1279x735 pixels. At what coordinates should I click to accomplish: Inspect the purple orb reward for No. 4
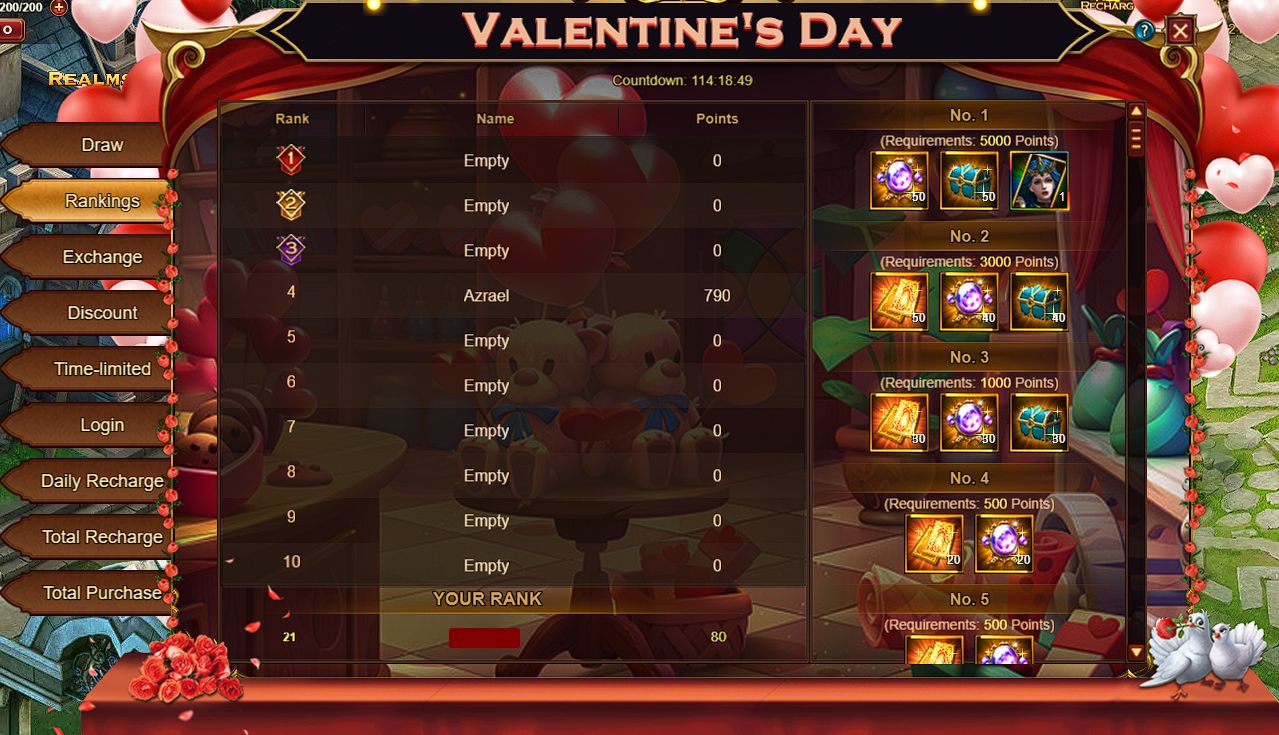pyautogui.click(x=1004, y=544)
